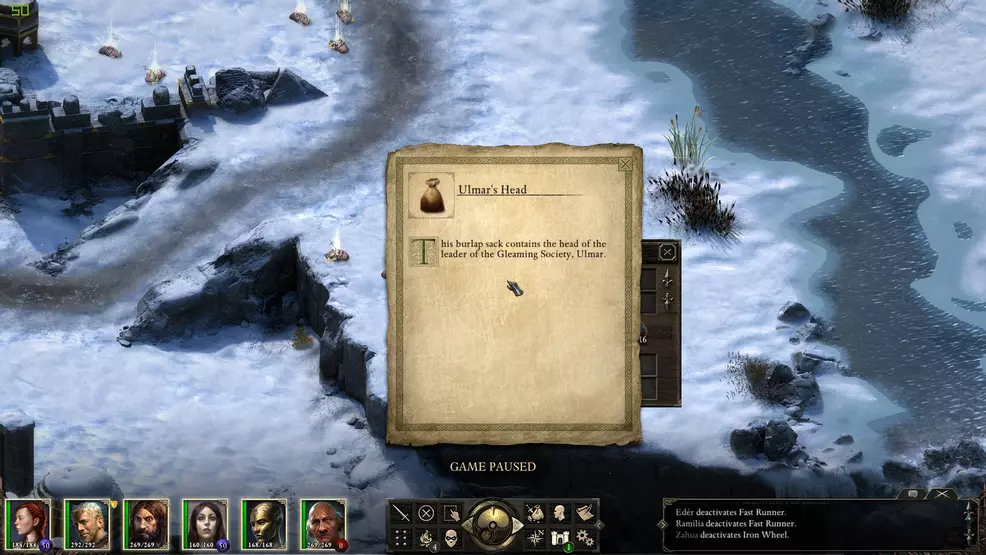986x555 pixels.
Task: Click the sword attack command icon
Action: pyautogui.click(x=401, y=514)
